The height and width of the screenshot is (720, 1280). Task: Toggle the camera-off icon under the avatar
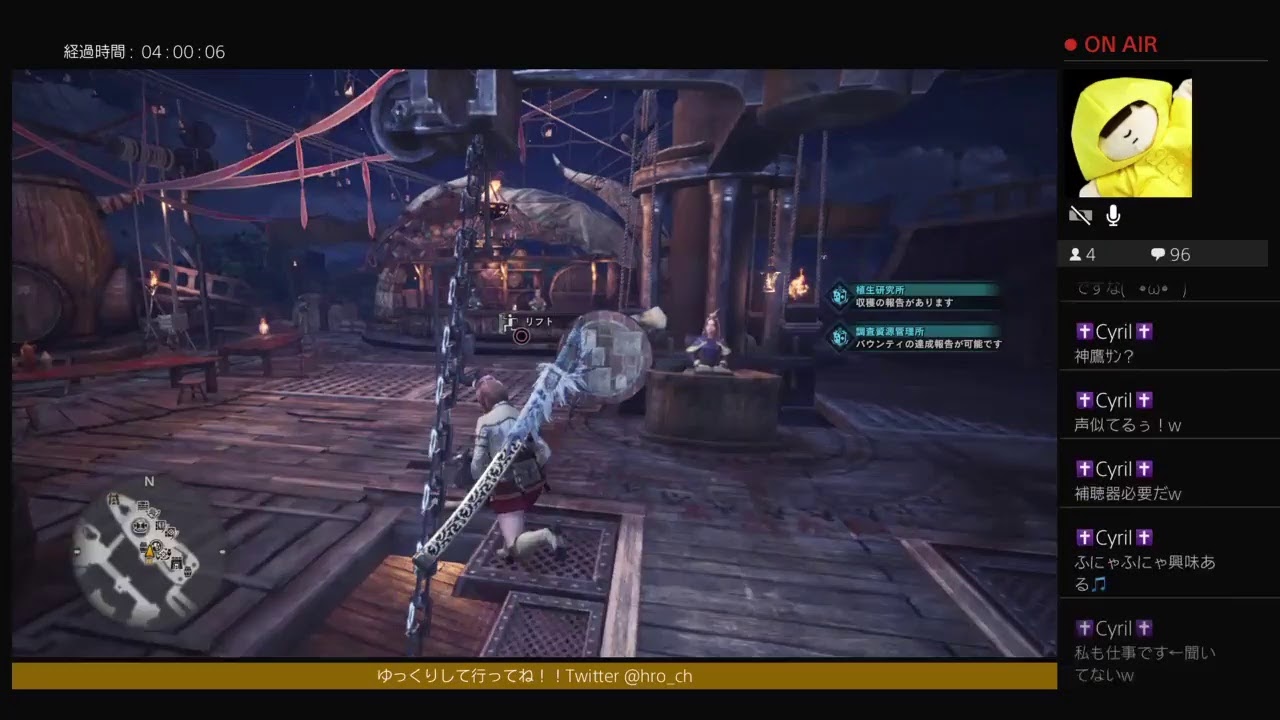[1080, 214]
